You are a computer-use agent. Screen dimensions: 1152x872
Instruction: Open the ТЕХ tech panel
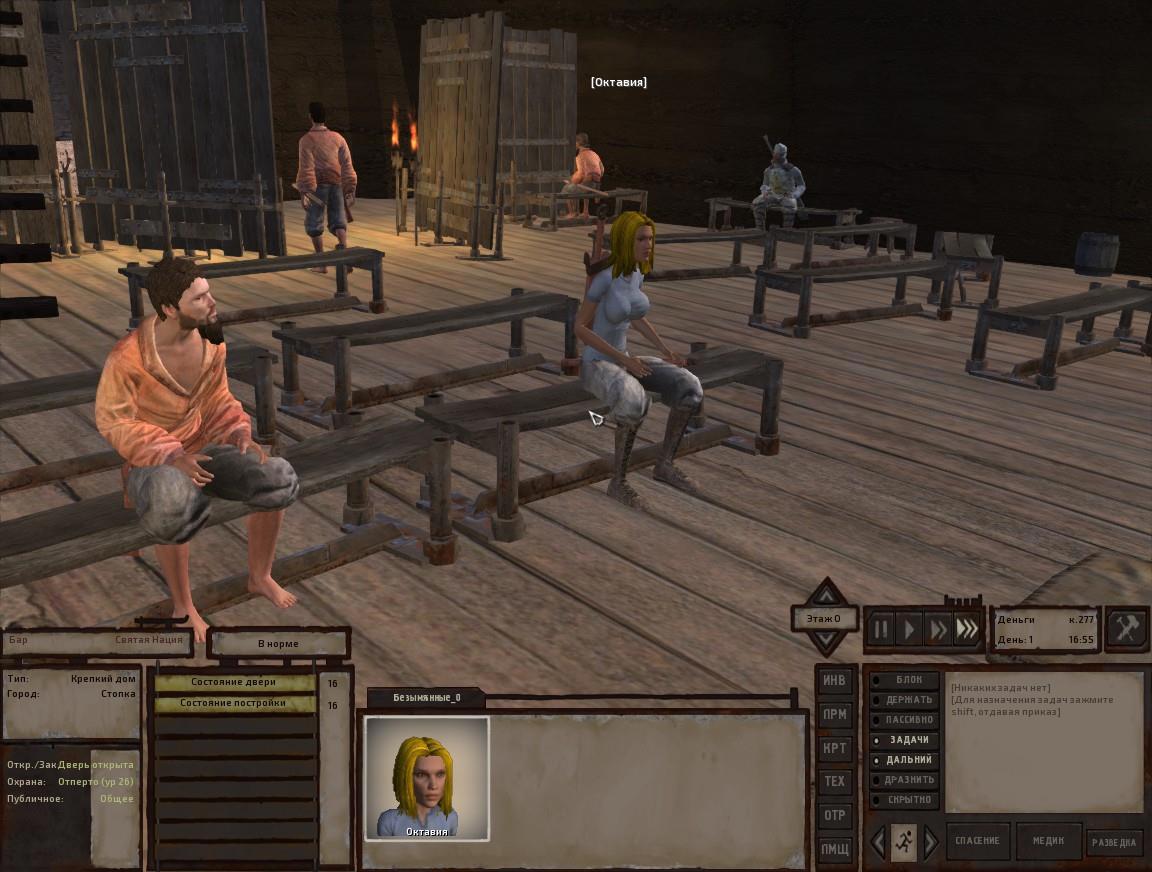834,781
